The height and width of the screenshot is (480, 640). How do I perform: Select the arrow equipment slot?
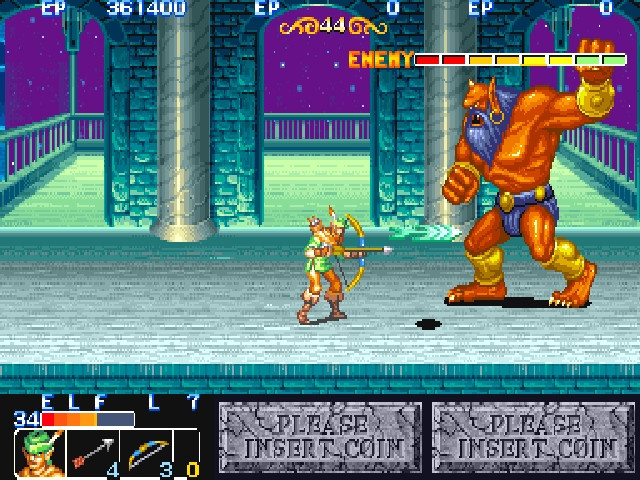tap(92, 453)
